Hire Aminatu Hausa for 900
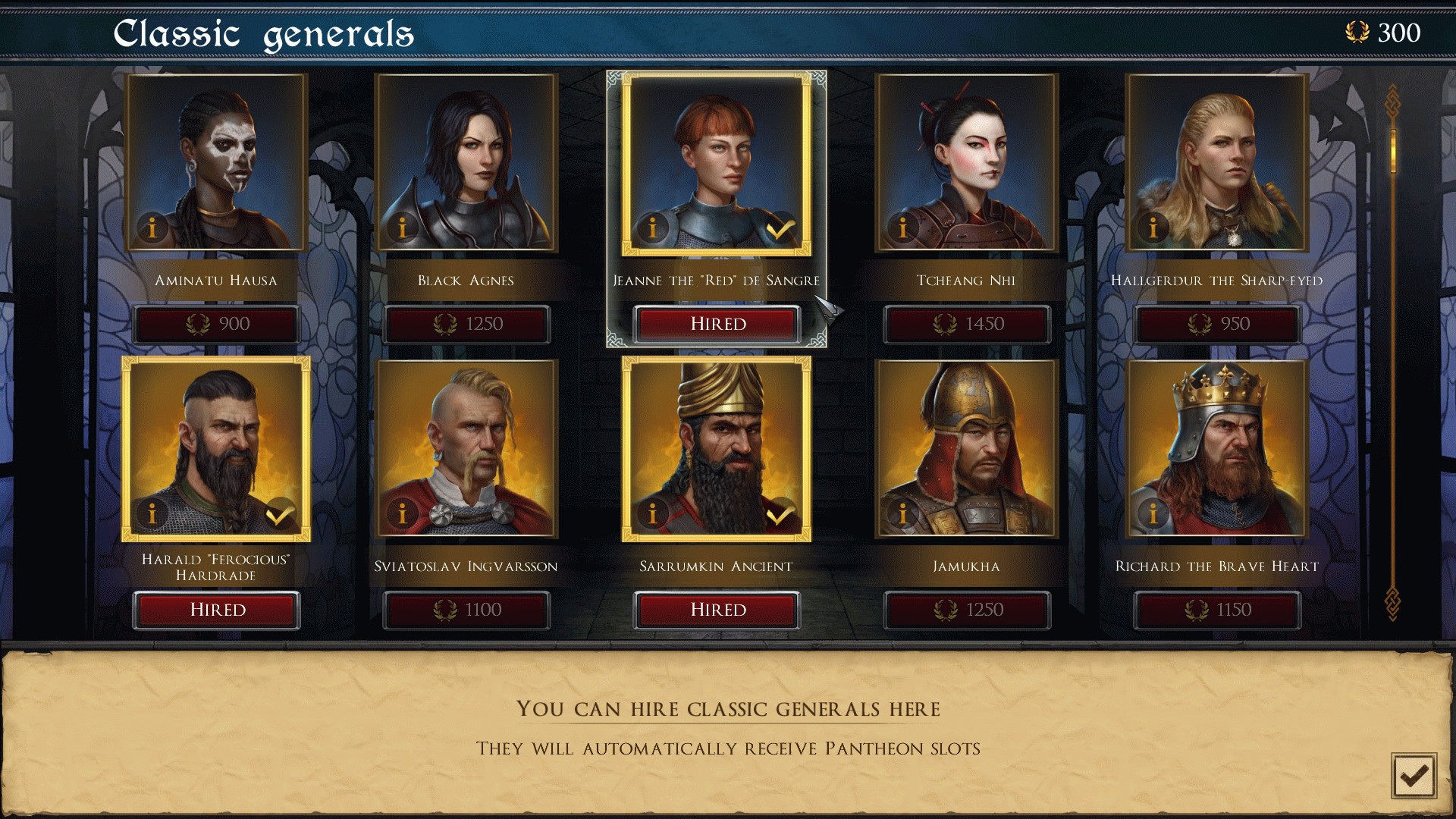The height and width of the screenshot is (819, 1456). tap(217, 325)
